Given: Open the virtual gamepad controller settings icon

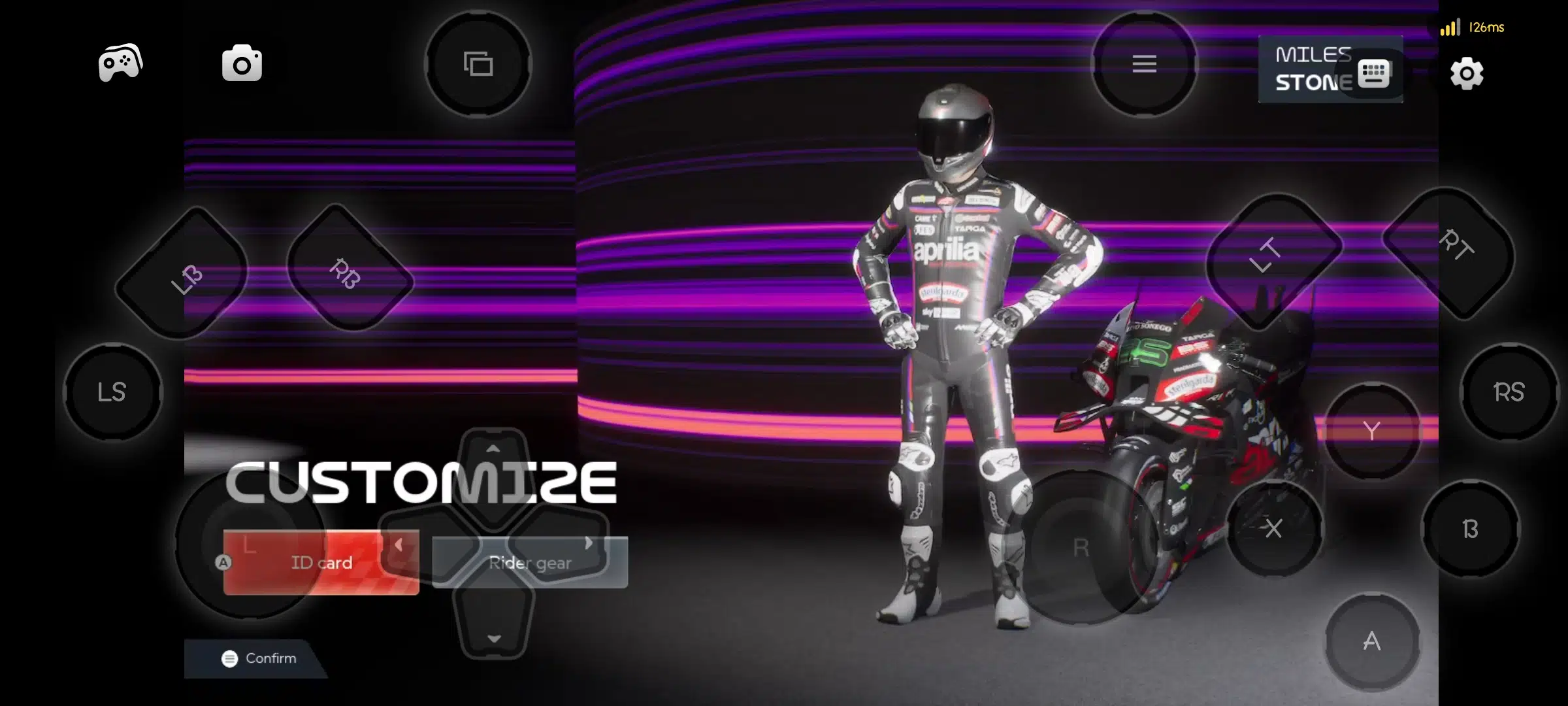Looking at the screenshot, I should [120, 62].
